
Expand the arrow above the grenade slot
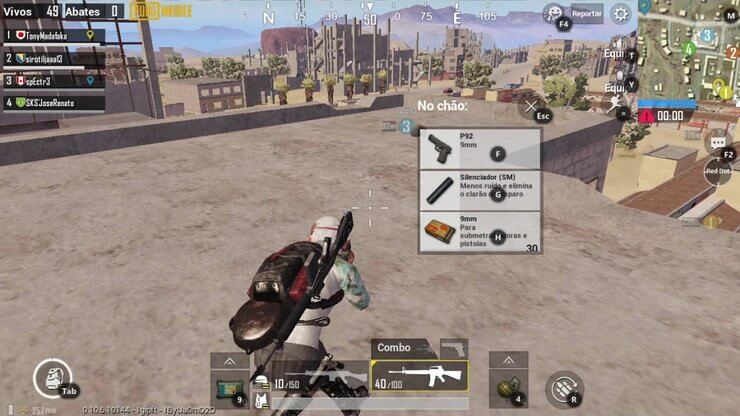point(508,360)
